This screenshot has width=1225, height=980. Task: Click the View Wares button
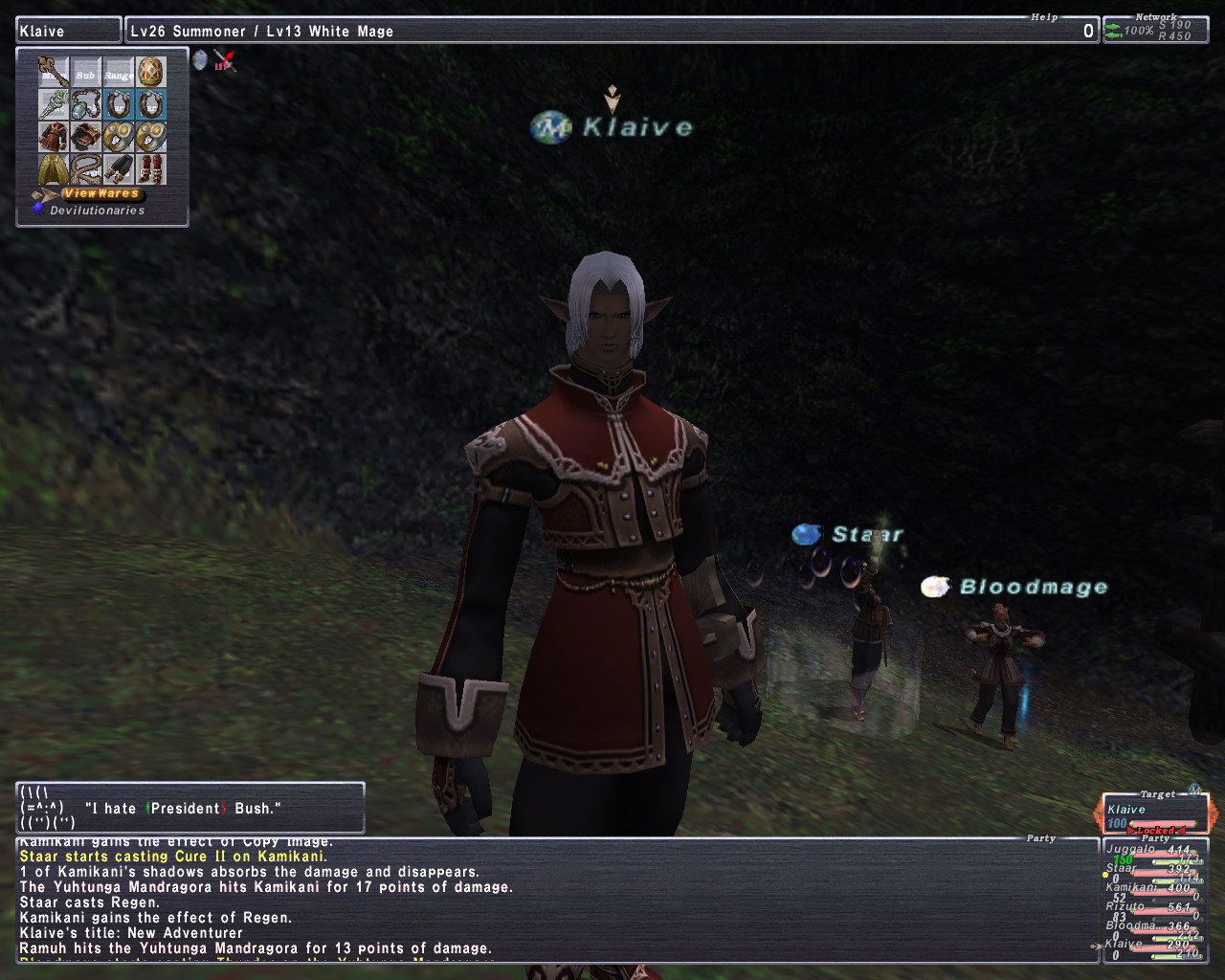[x=100, y=193]
